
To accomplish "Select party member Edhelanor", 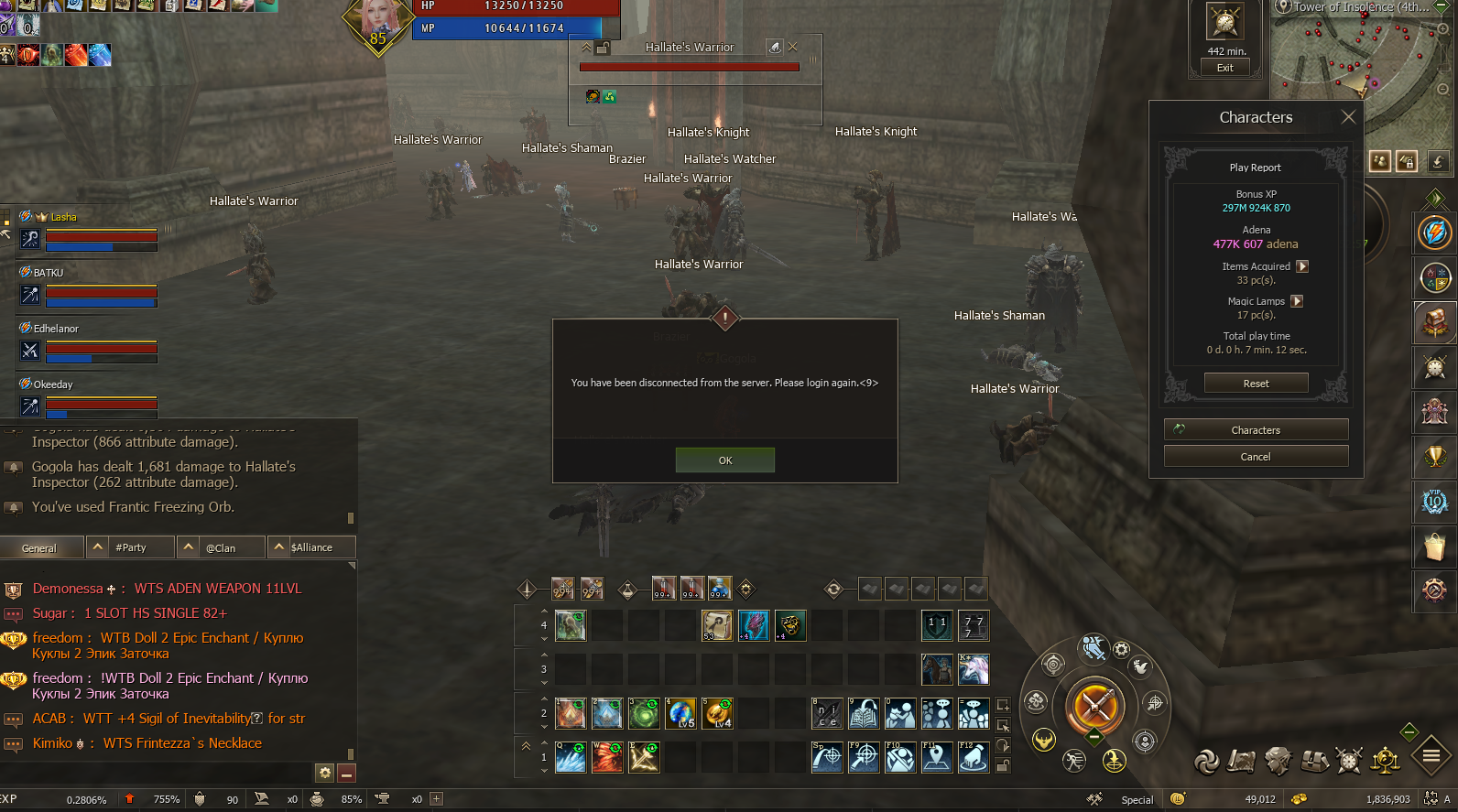I will coord(56,329).
